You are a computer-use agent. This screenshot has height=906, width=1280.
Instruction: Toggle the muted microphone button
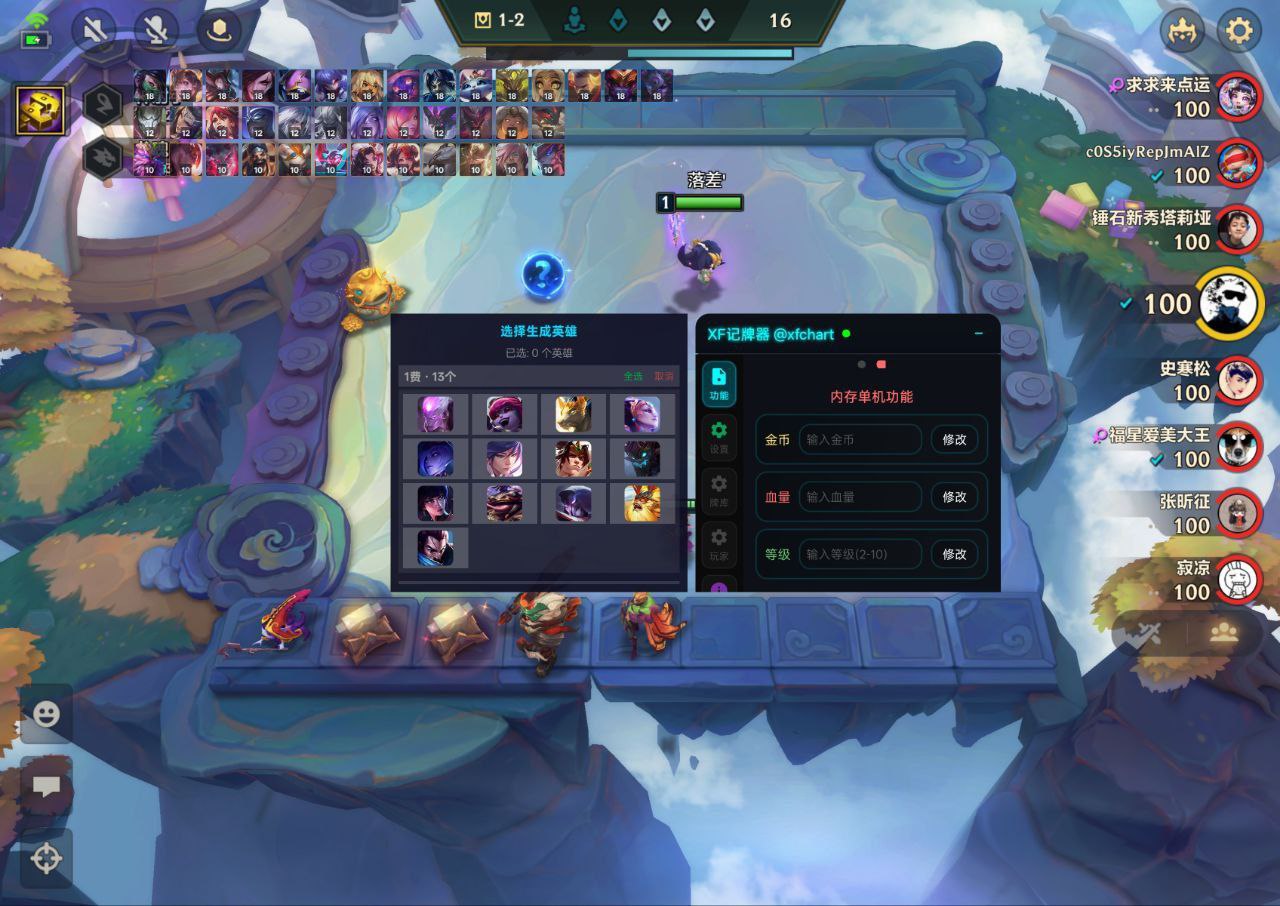(x=156, y=31)
